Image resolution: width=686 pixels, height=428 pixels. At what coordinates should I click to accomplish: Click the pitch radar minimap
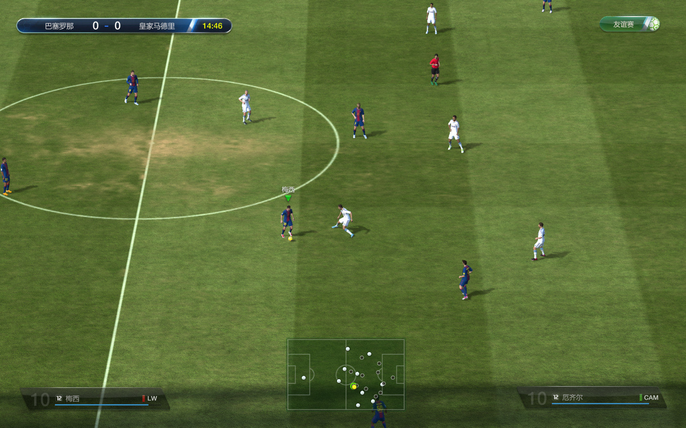346,374
